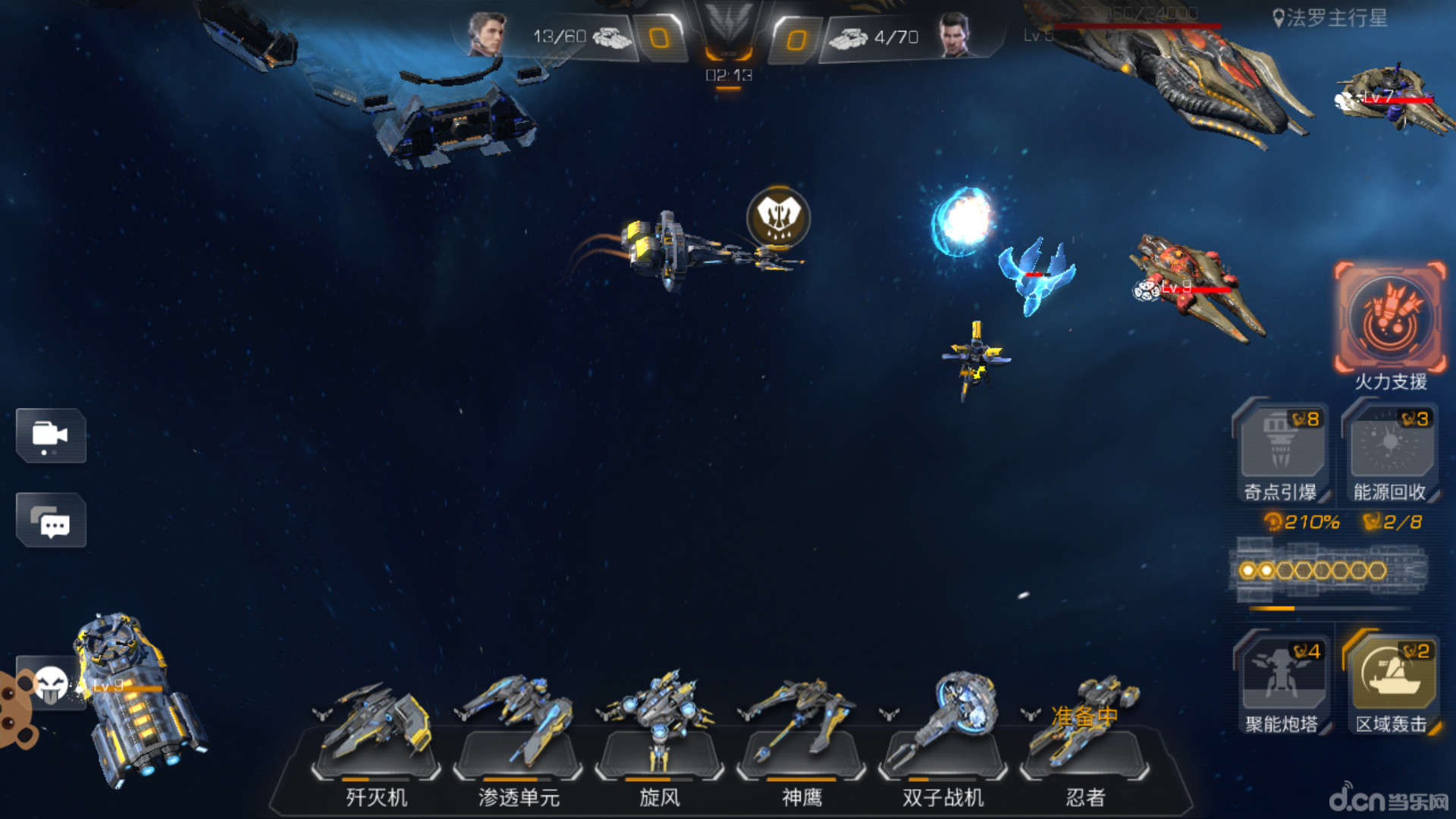View the right opponent's commander portrait
This screenshot has width=1456, height=819.
click(x=954, y=34)
